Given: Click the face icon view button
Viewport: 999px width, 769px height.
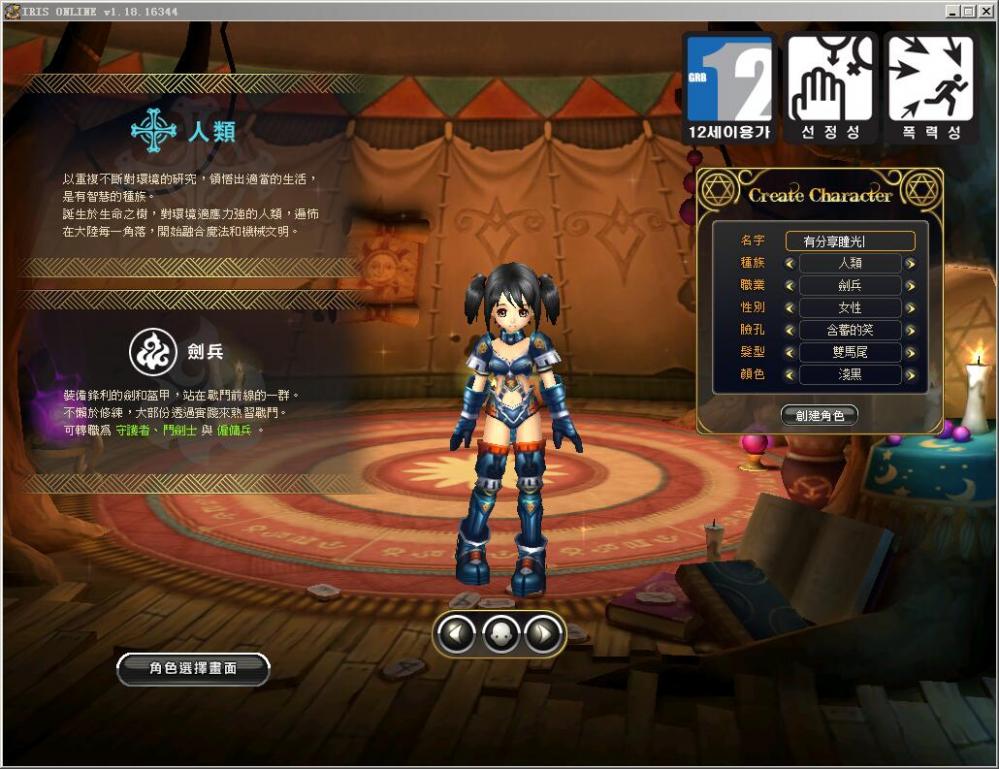Looking at the screenshot, I should [x=500, y=632].
